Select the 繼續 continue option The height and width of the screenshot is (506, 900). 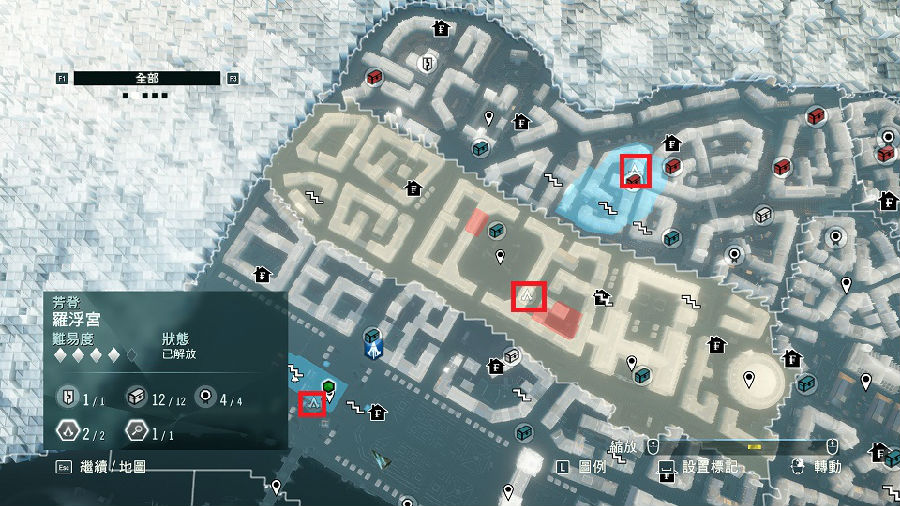click(x=96, y=466)
